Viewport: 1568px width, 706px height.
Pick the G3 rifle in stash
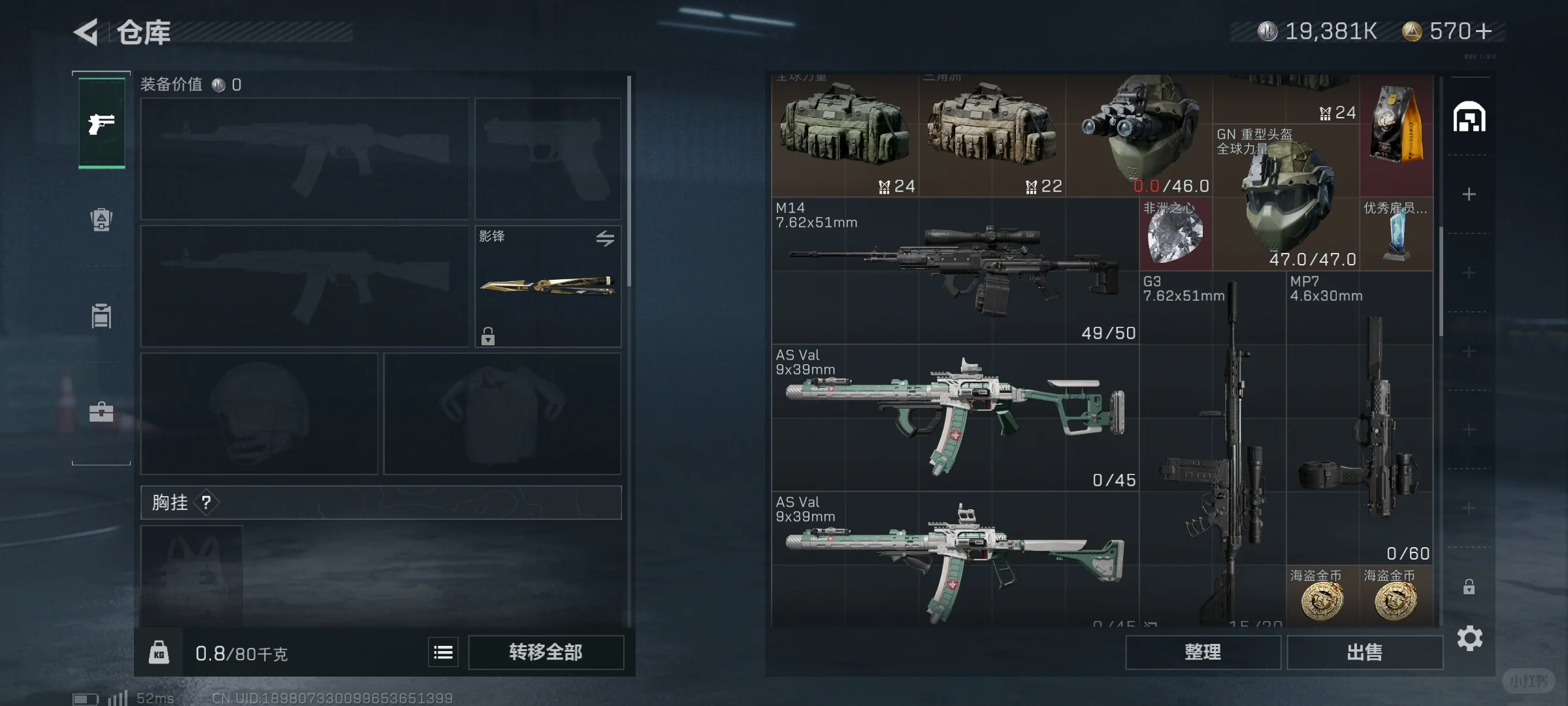point(1213,445)
